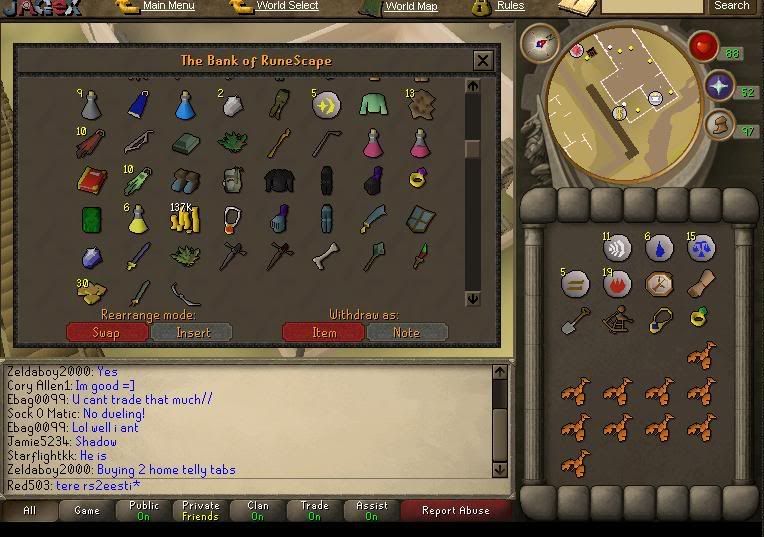Select the 137K coins stack in bank
Viewport: 764px width, 537px height.
(185, 218)
